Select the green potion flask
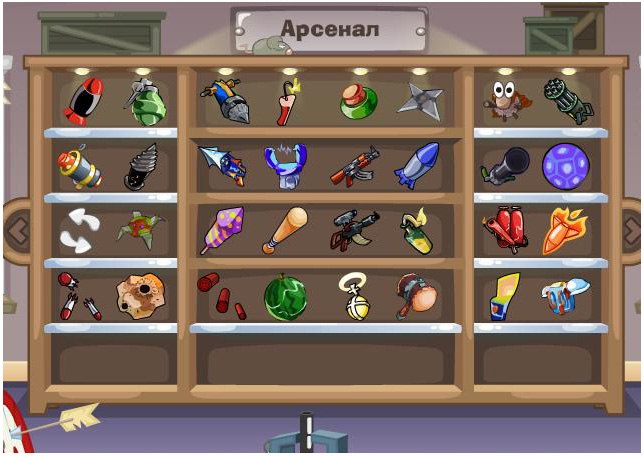This screenshot has width=644, height=456. [x=355, y=103]
